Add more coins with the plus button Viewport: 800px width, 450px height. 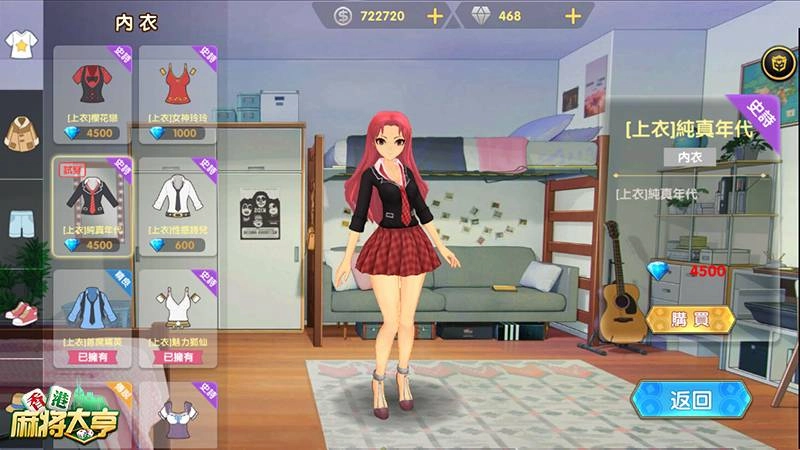coord(435,16)
